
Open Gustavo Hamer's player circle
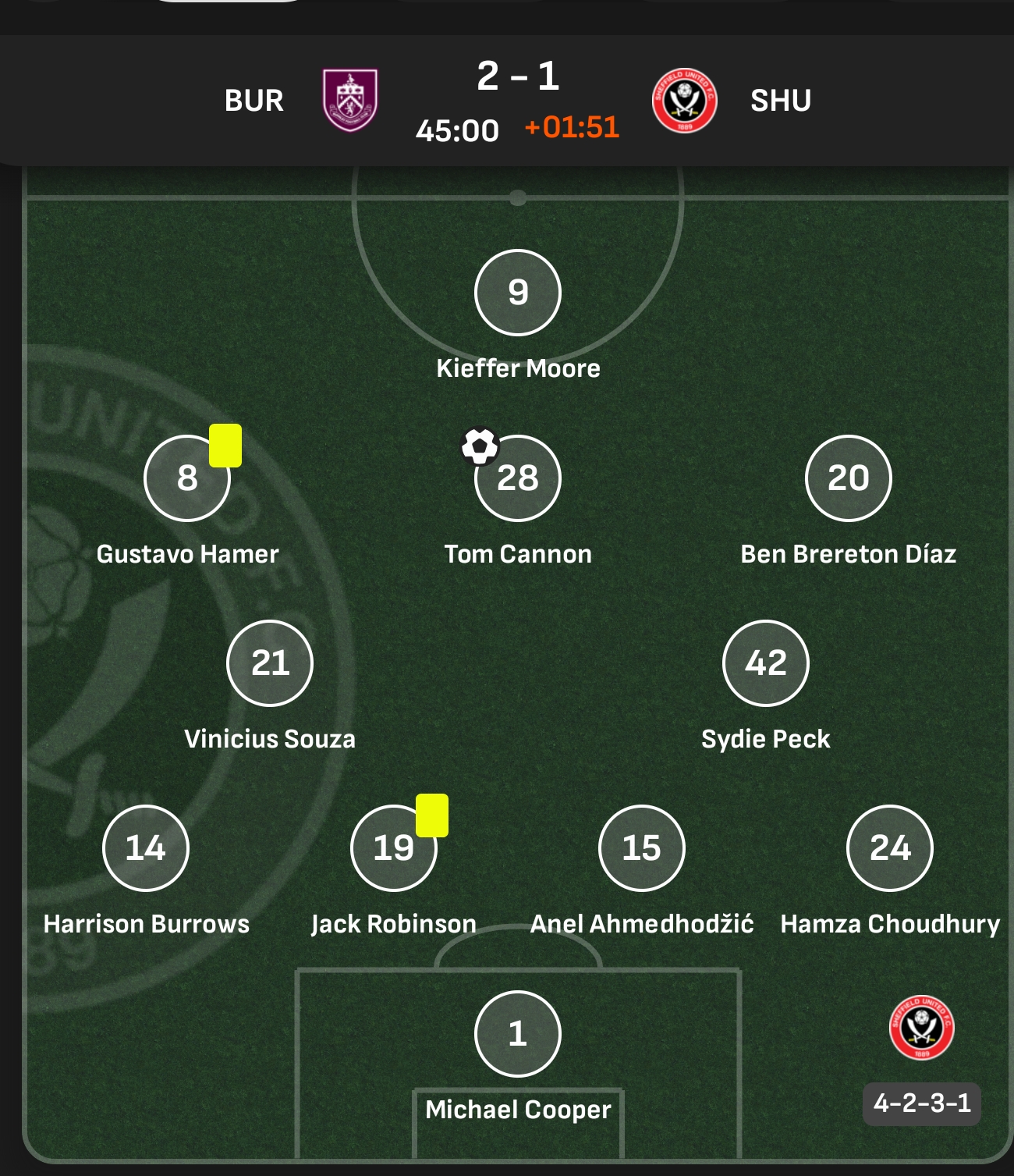click(x=187, y=478)
